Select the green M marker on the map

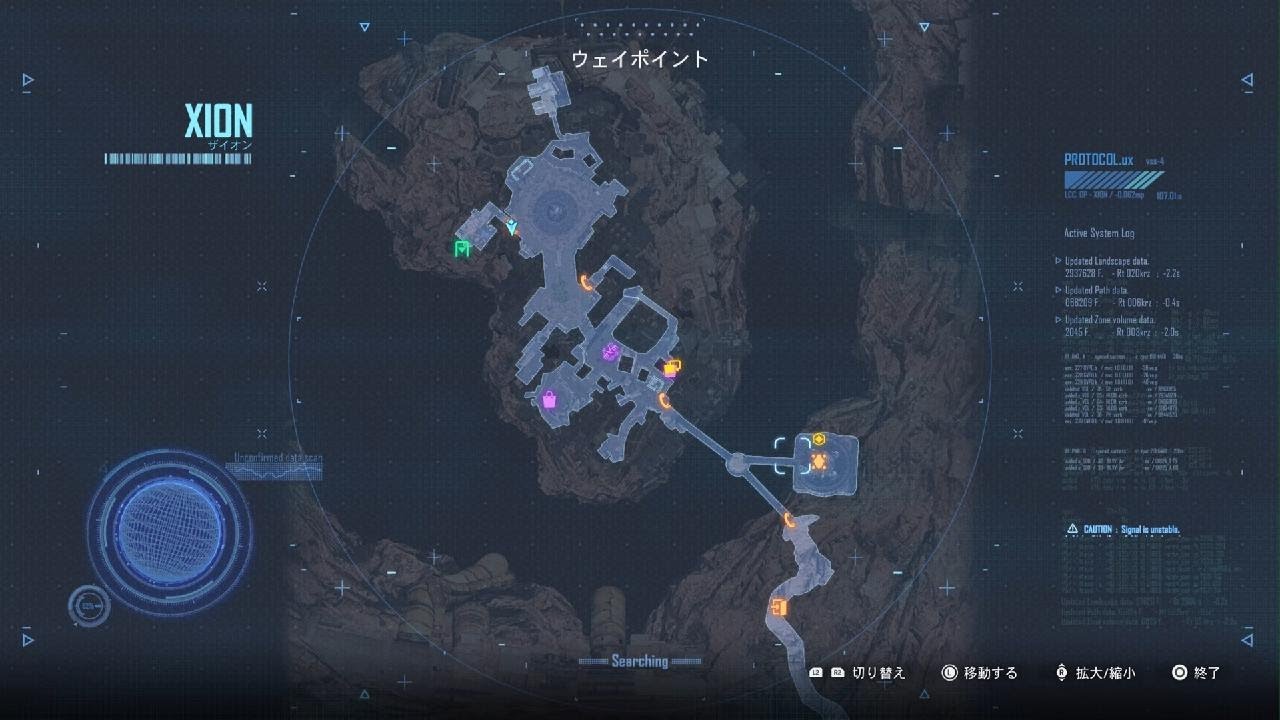[x=462, y=249]
